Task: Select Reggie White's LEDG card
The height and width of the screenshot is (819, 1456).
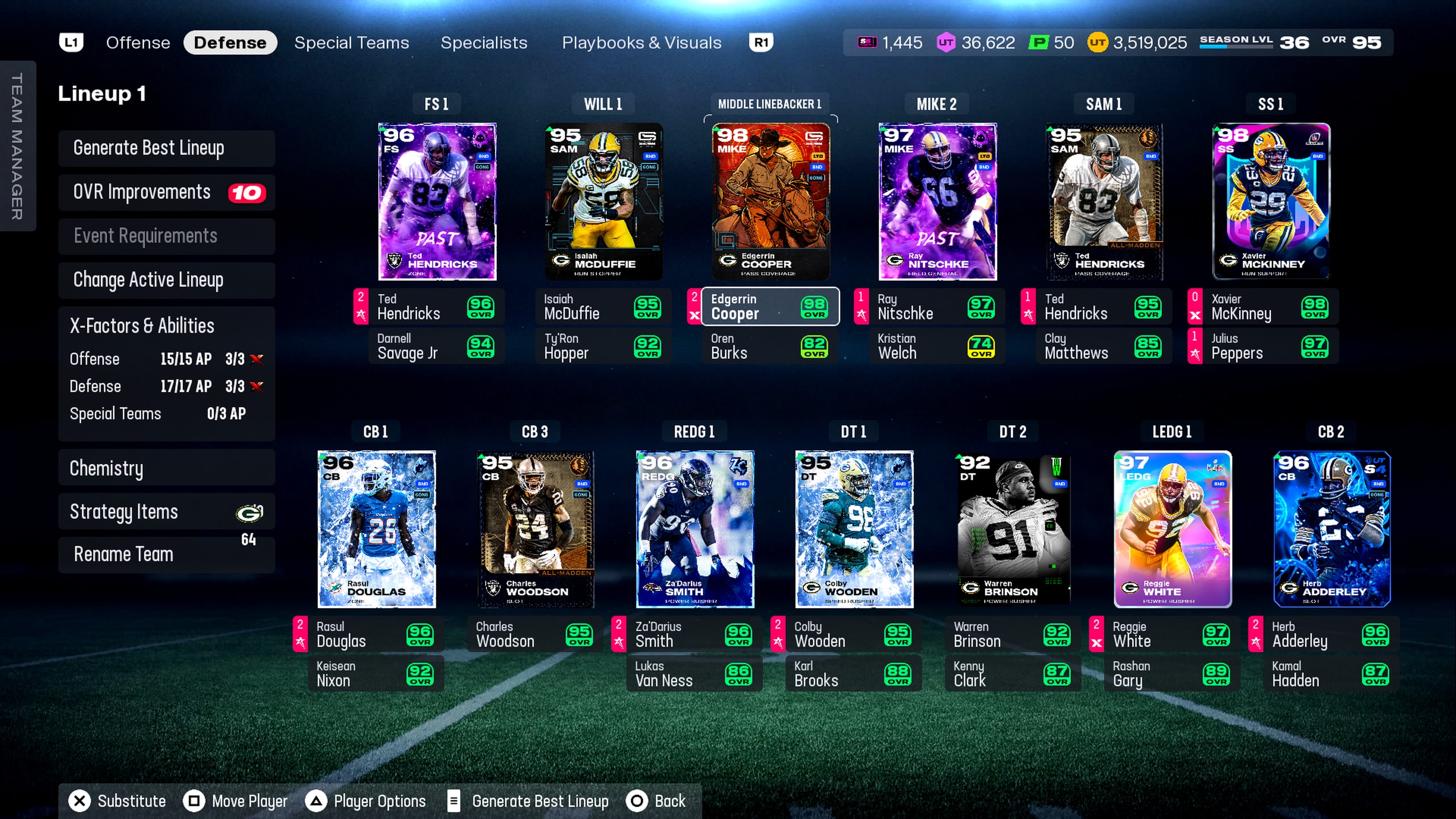Action: 1172,529
